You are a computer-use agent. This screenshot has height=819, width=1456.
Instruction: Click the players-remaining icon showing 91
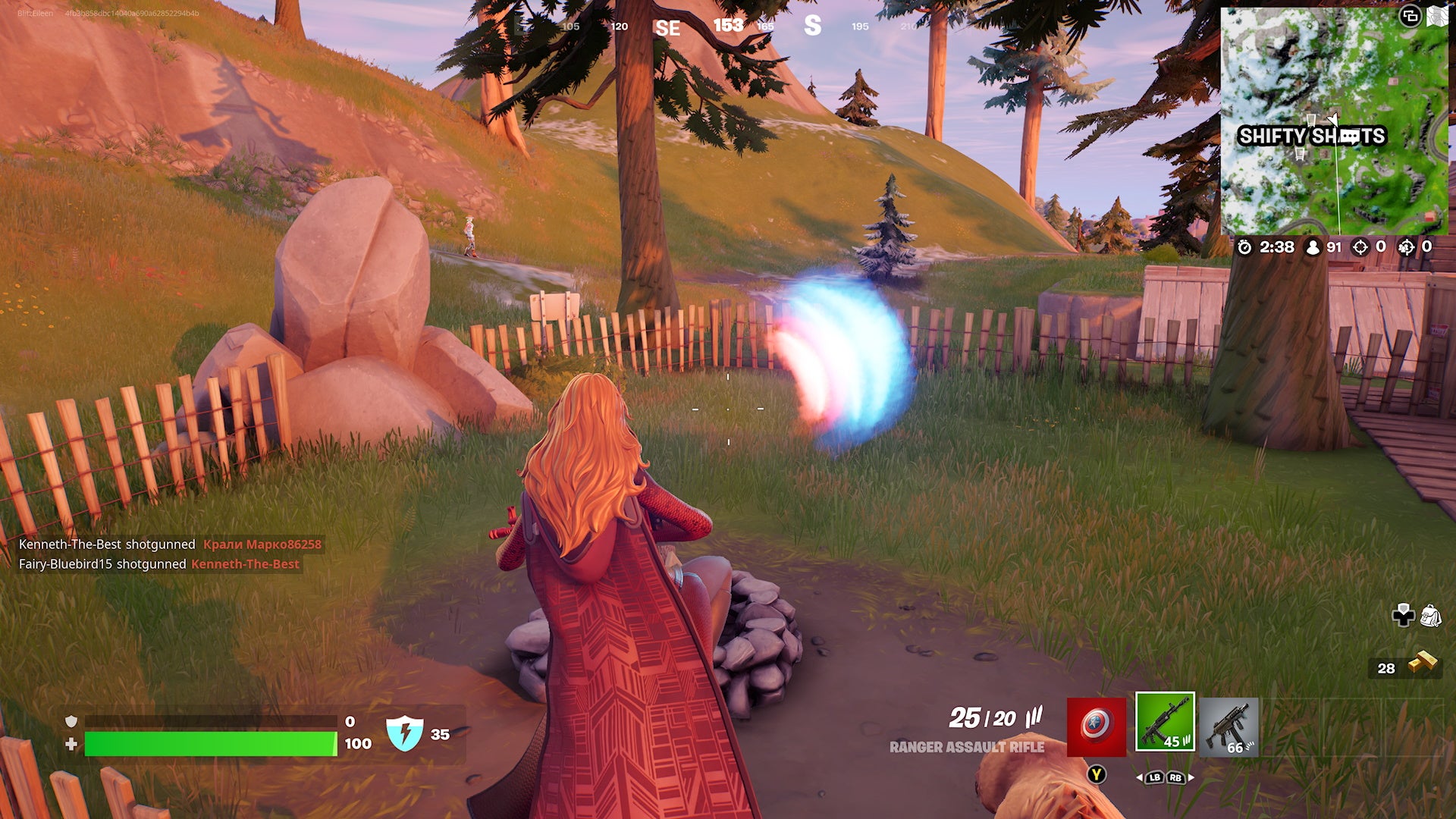tap(1313, 247)
